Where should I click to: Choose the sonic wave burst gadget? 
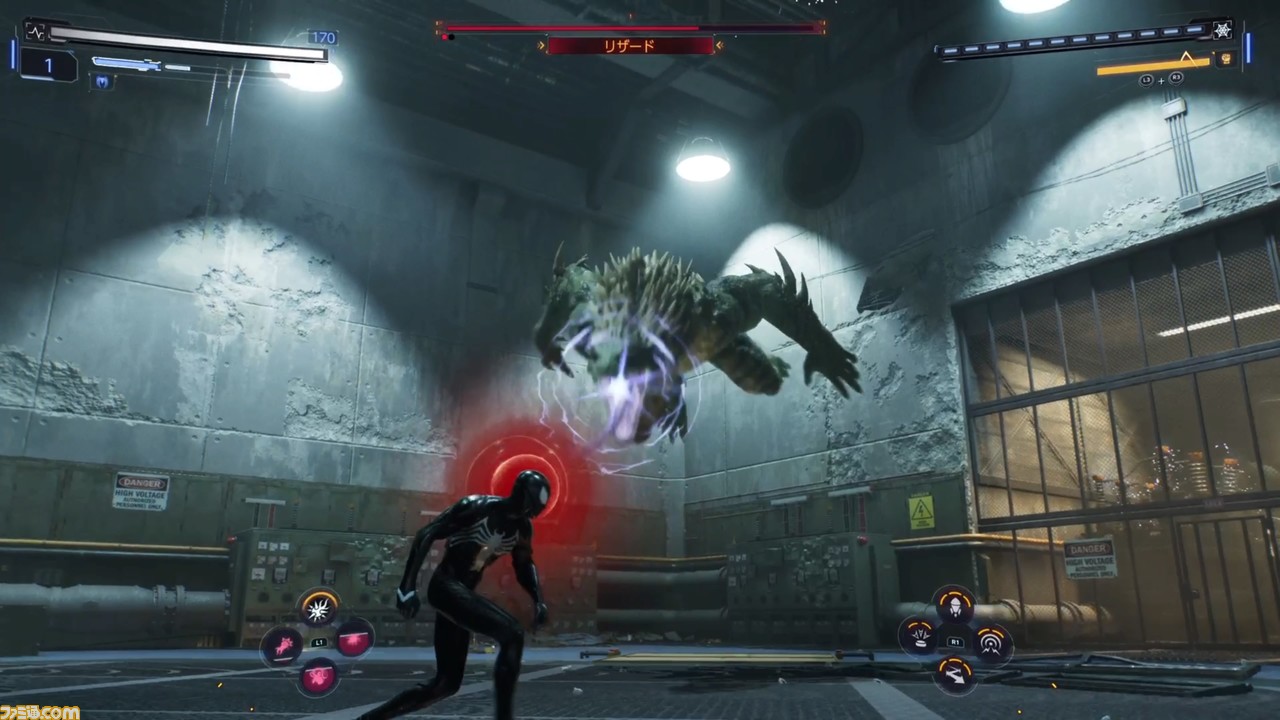(x=991, y=643)
